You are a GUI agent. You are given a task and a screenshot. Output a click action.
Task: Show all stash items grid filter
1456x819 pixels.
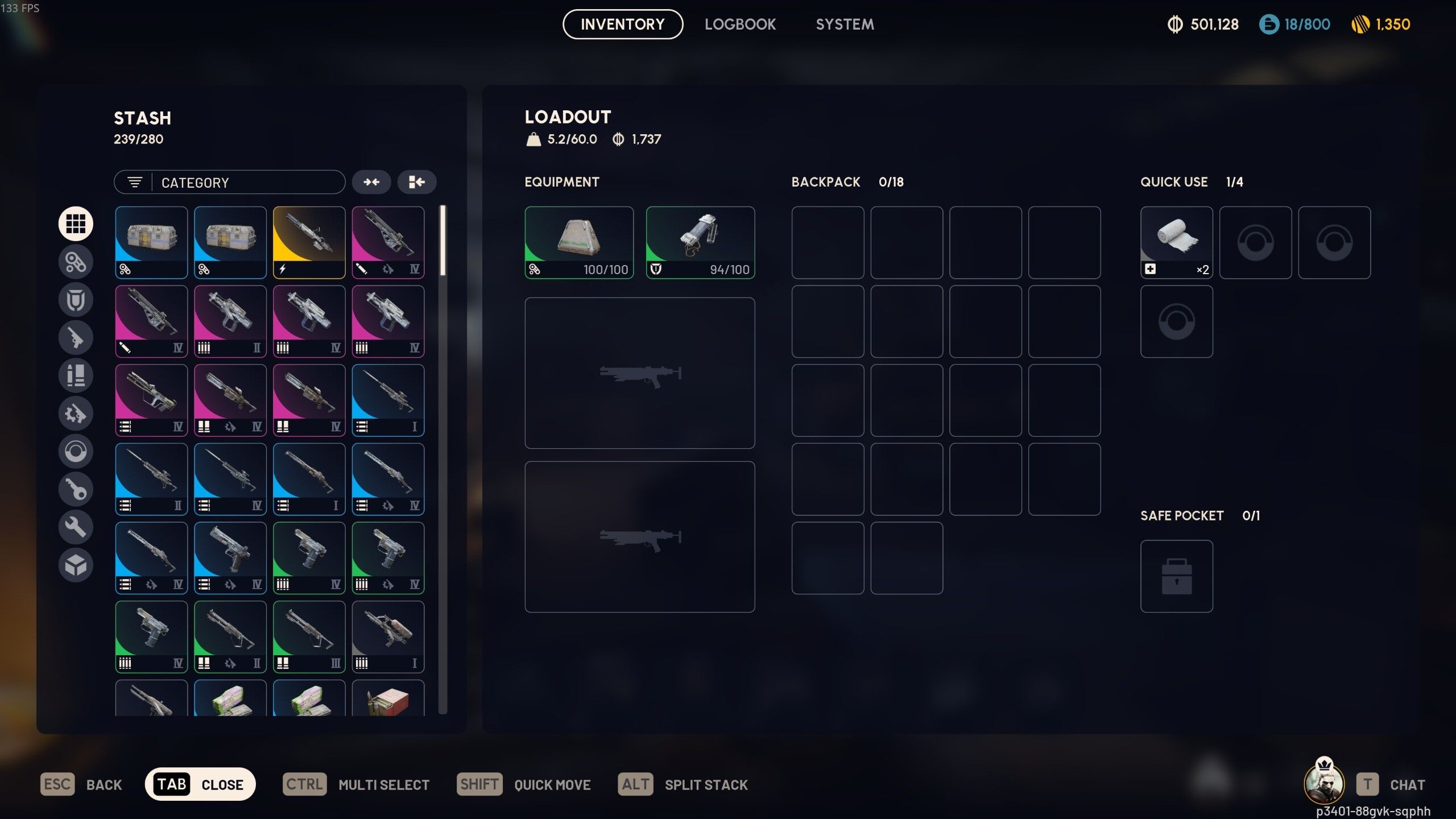click(x=76, y=224)
